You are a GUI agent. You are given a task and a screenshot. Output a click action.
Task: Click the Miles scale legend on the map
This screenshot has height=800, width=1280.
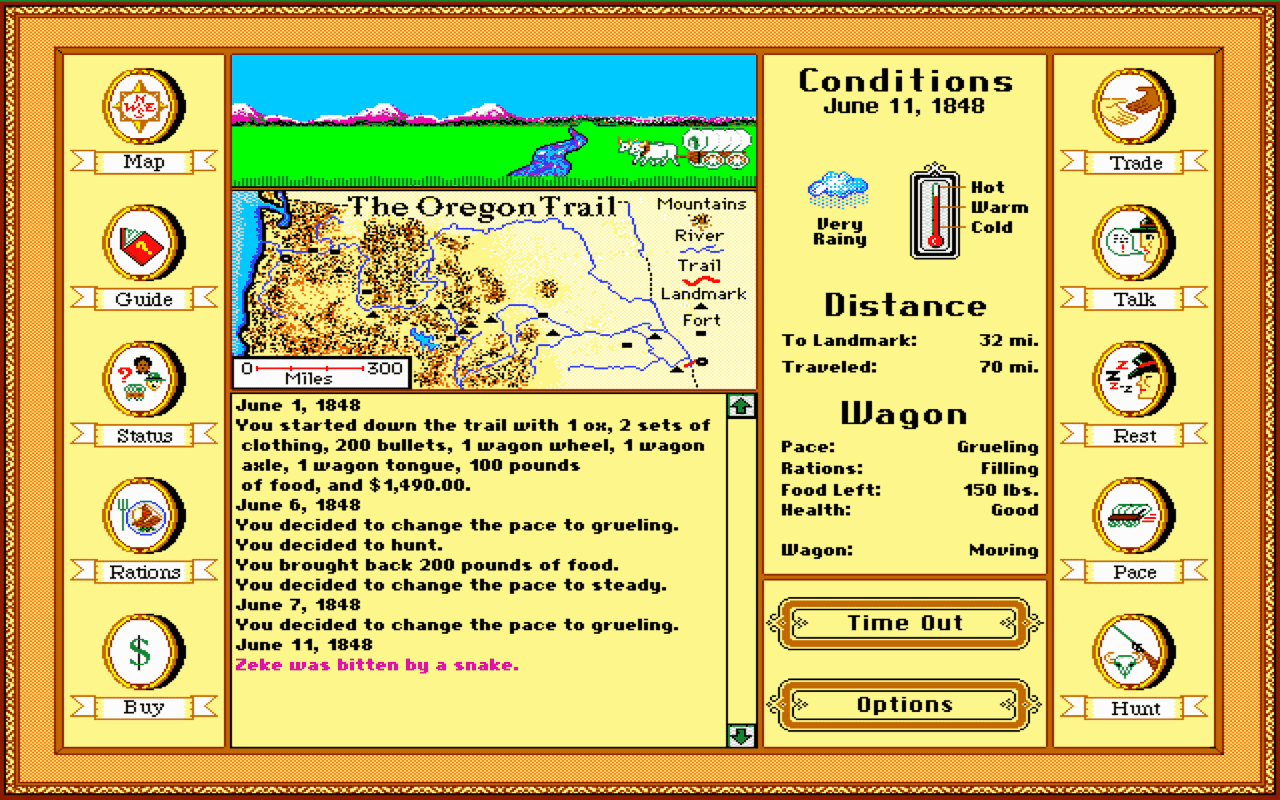click(320, 372)
